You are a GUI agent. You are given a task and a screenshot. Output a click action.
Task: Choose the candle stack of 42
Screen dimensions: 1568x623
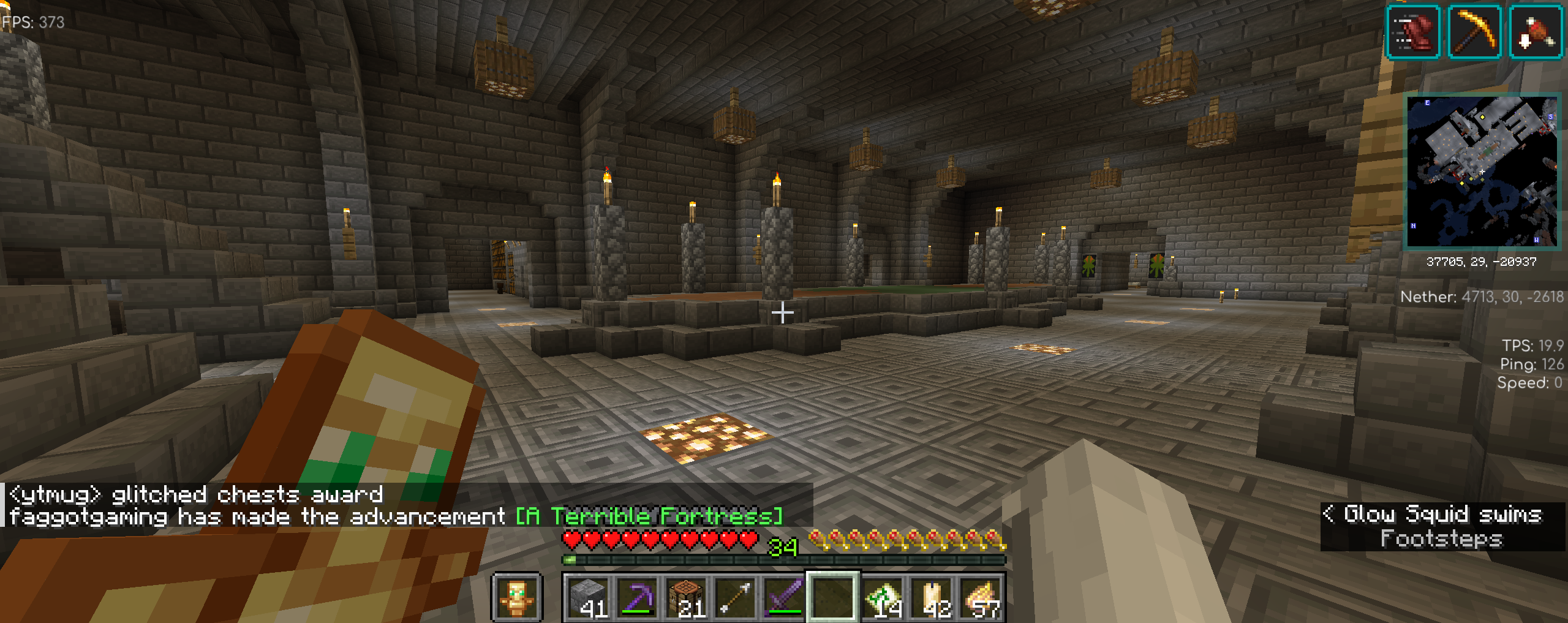pos(931,597)
